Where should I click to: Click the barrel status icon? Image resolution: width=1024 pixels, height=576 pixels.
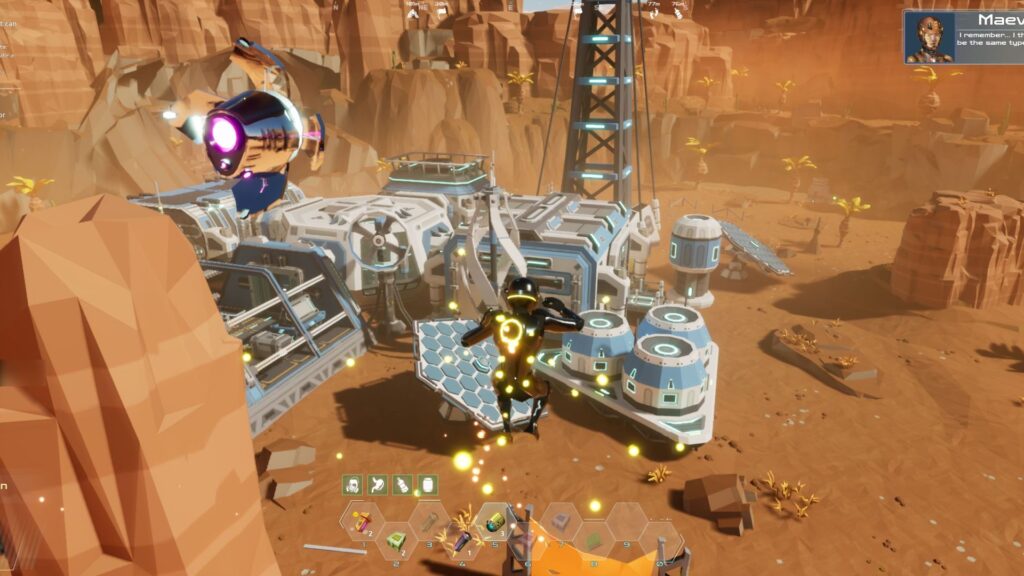(x=427, y=485)
